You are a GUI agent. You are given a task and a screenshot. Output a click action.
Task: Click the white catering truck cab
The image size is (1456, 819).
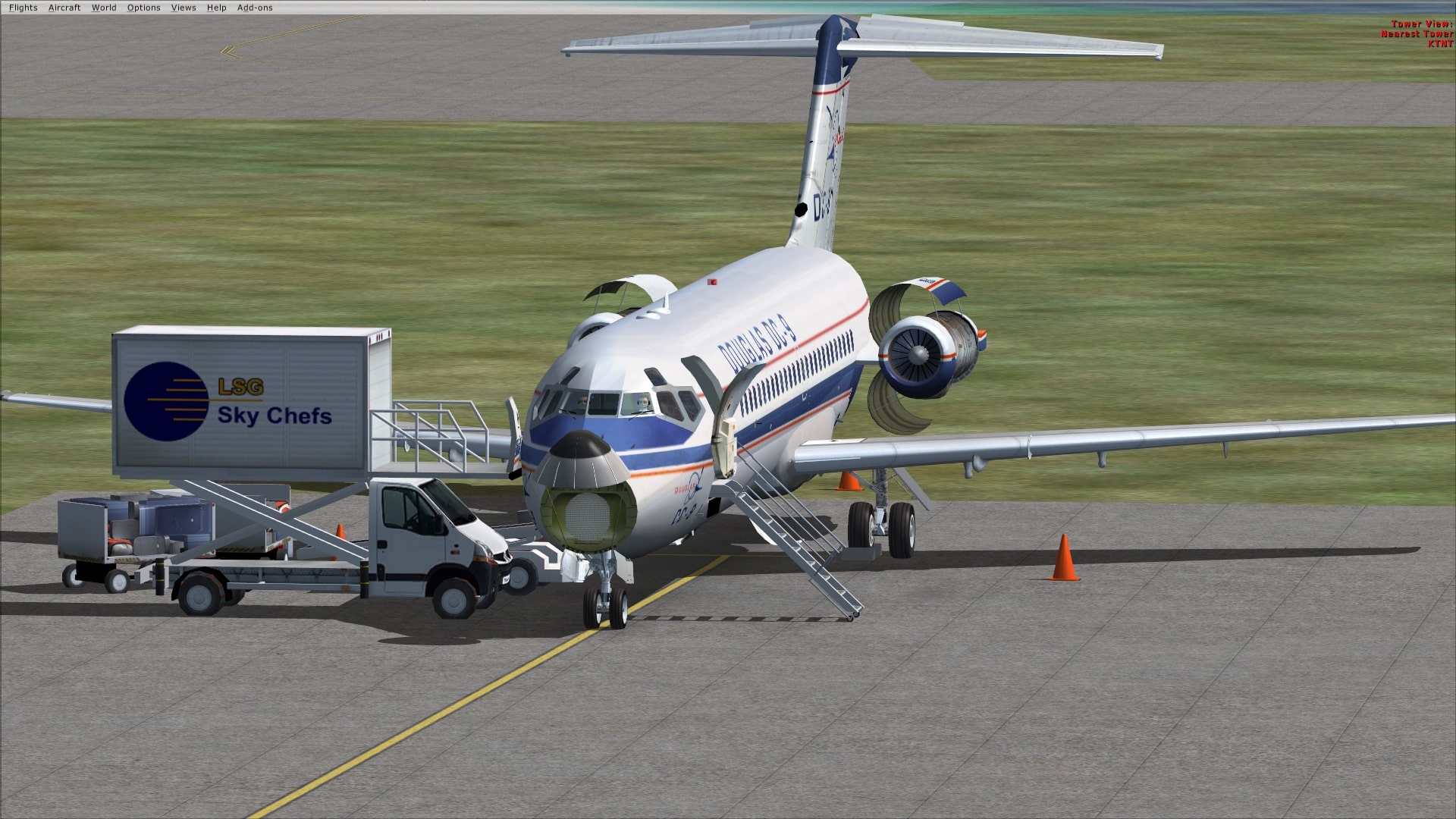[x=425, y=531]
